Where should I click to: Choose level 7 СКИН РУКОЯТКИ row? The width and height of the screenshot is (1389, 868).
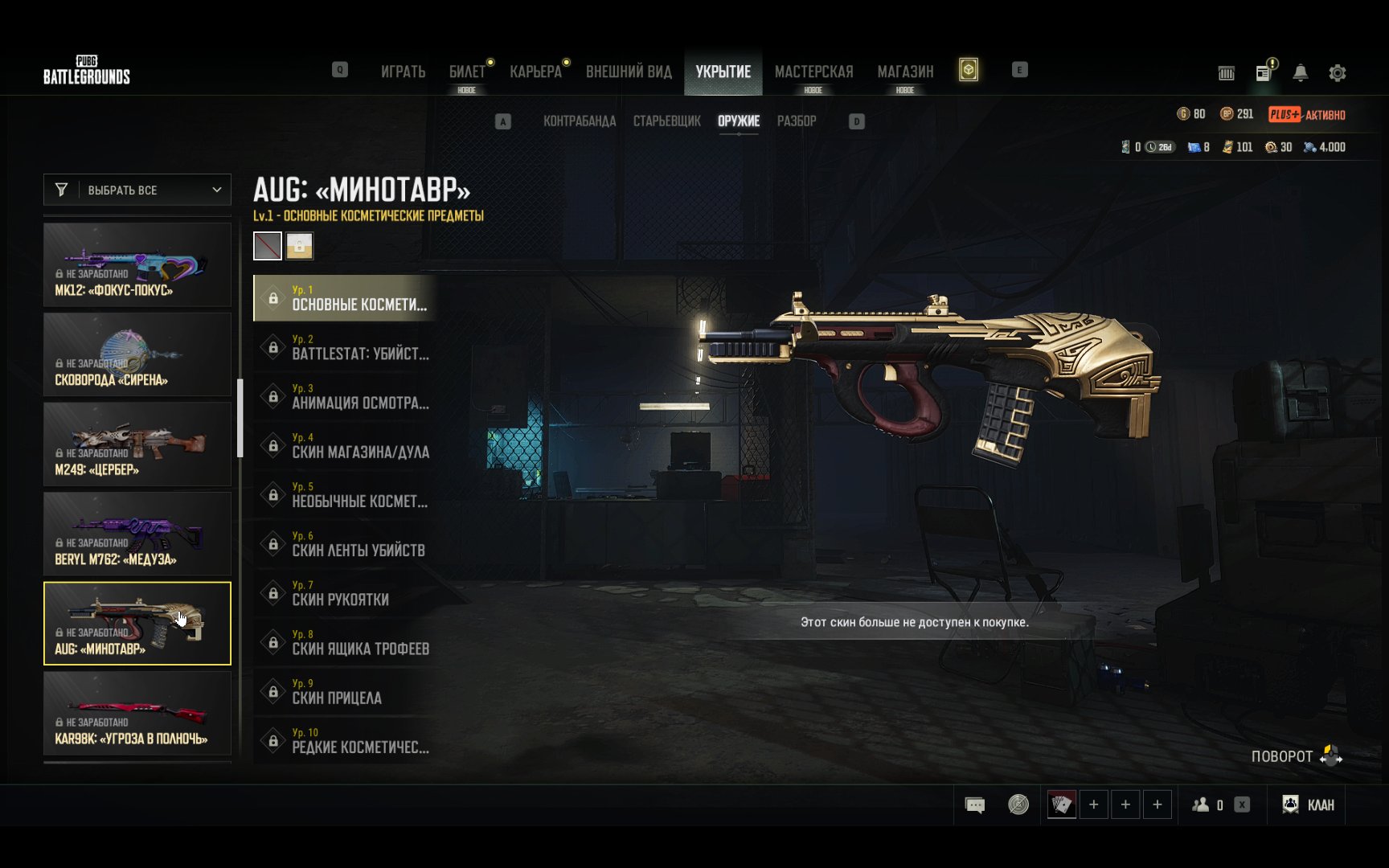click(x=346, y=594)
